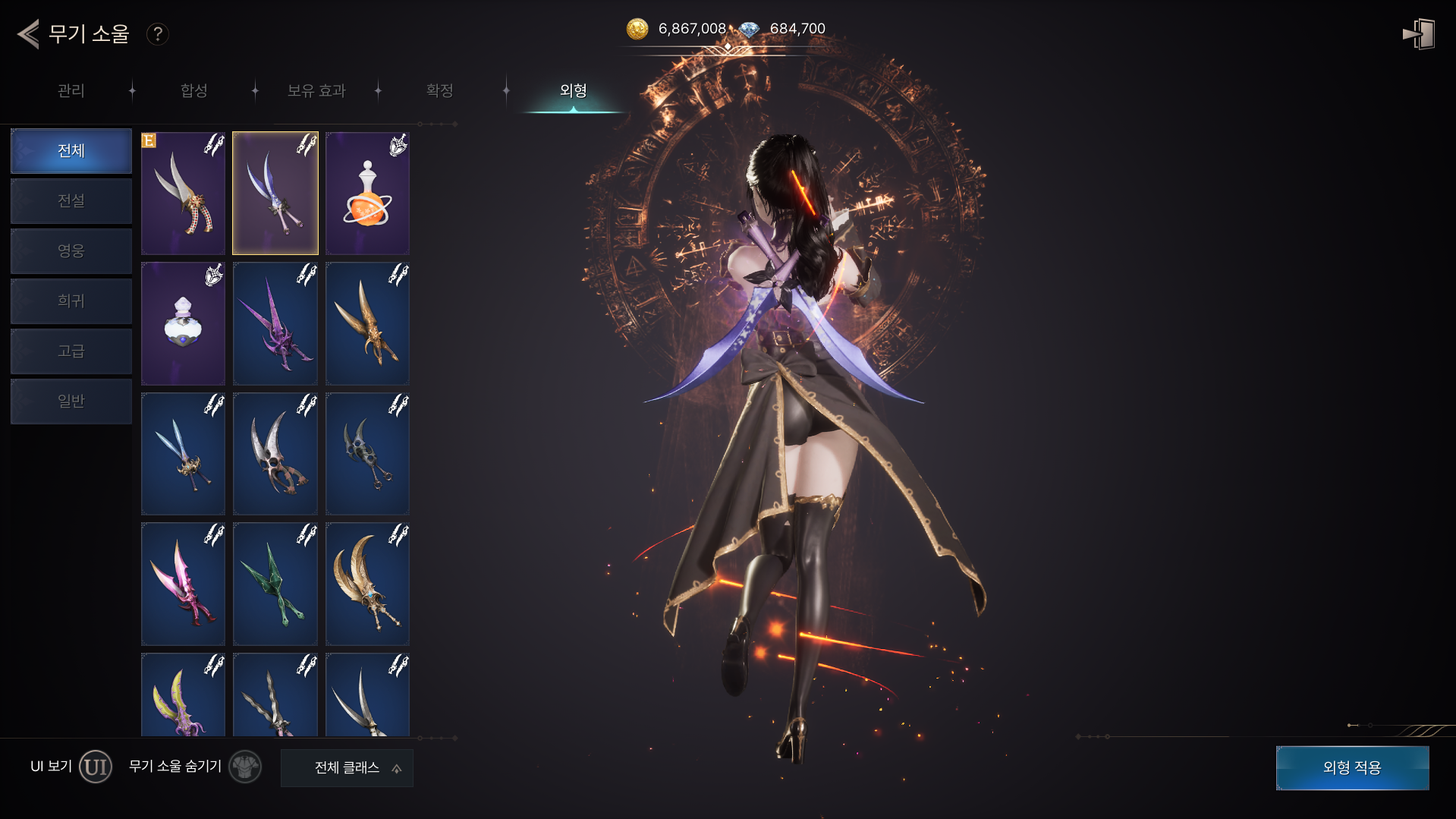
Task: Toggle the UI 보기 button
Action: click(96, 767)
